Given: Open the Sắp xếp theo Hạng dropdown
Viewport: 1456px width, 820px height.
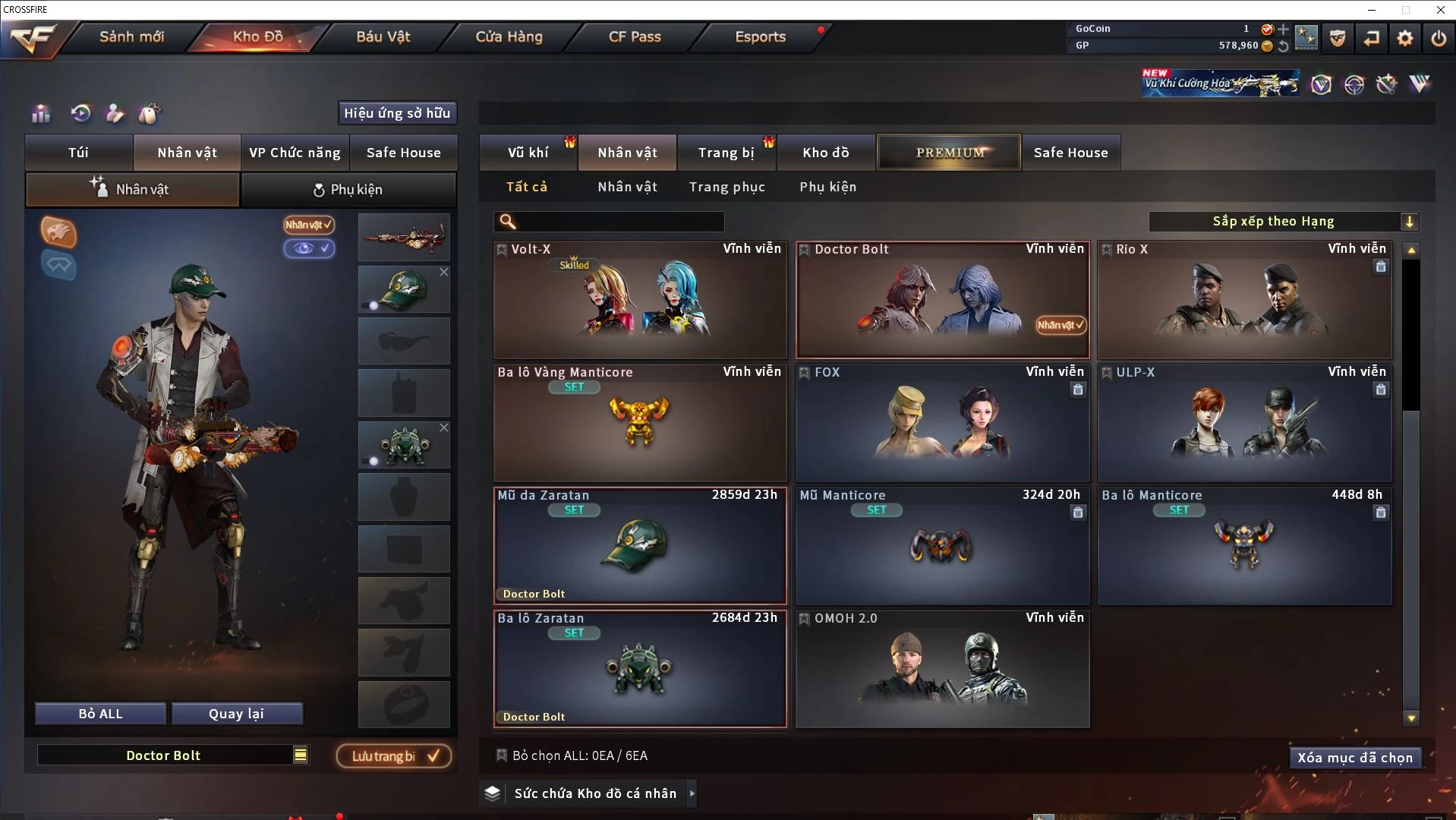Looking at the screenshot, I should (x=1283, y=222).
